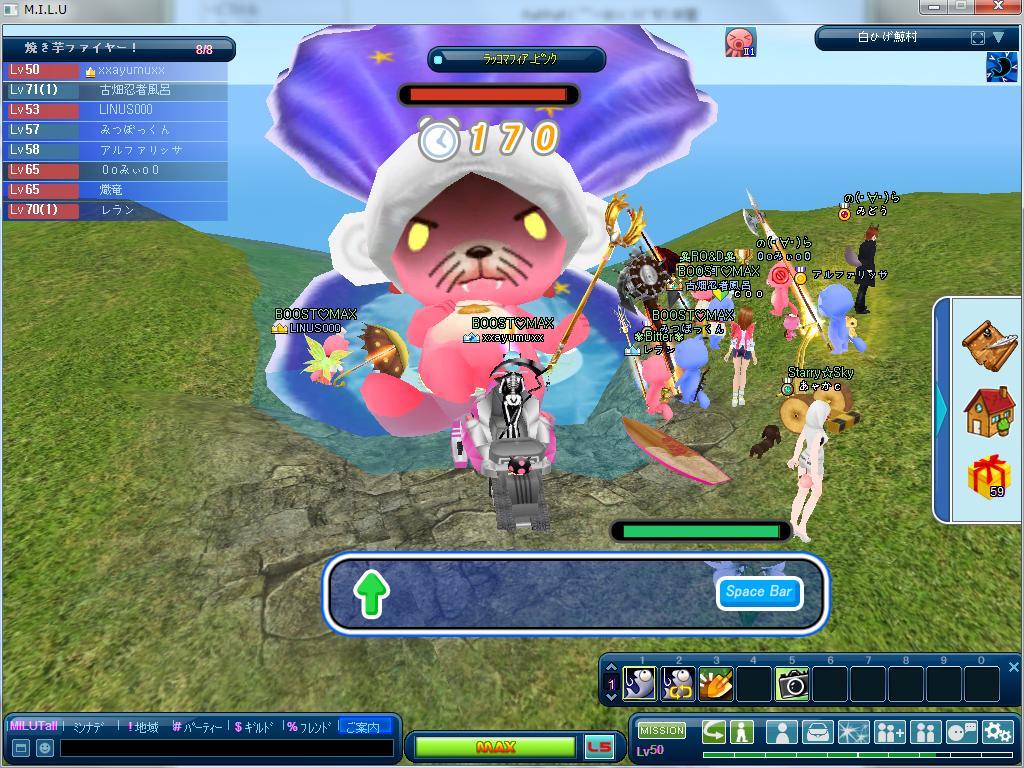Image resolution: width=1024 pixels, height=768 pixels.
Task: Activate the fishing swap skill with yellow arrows
Action: click(x=678, y=684)
